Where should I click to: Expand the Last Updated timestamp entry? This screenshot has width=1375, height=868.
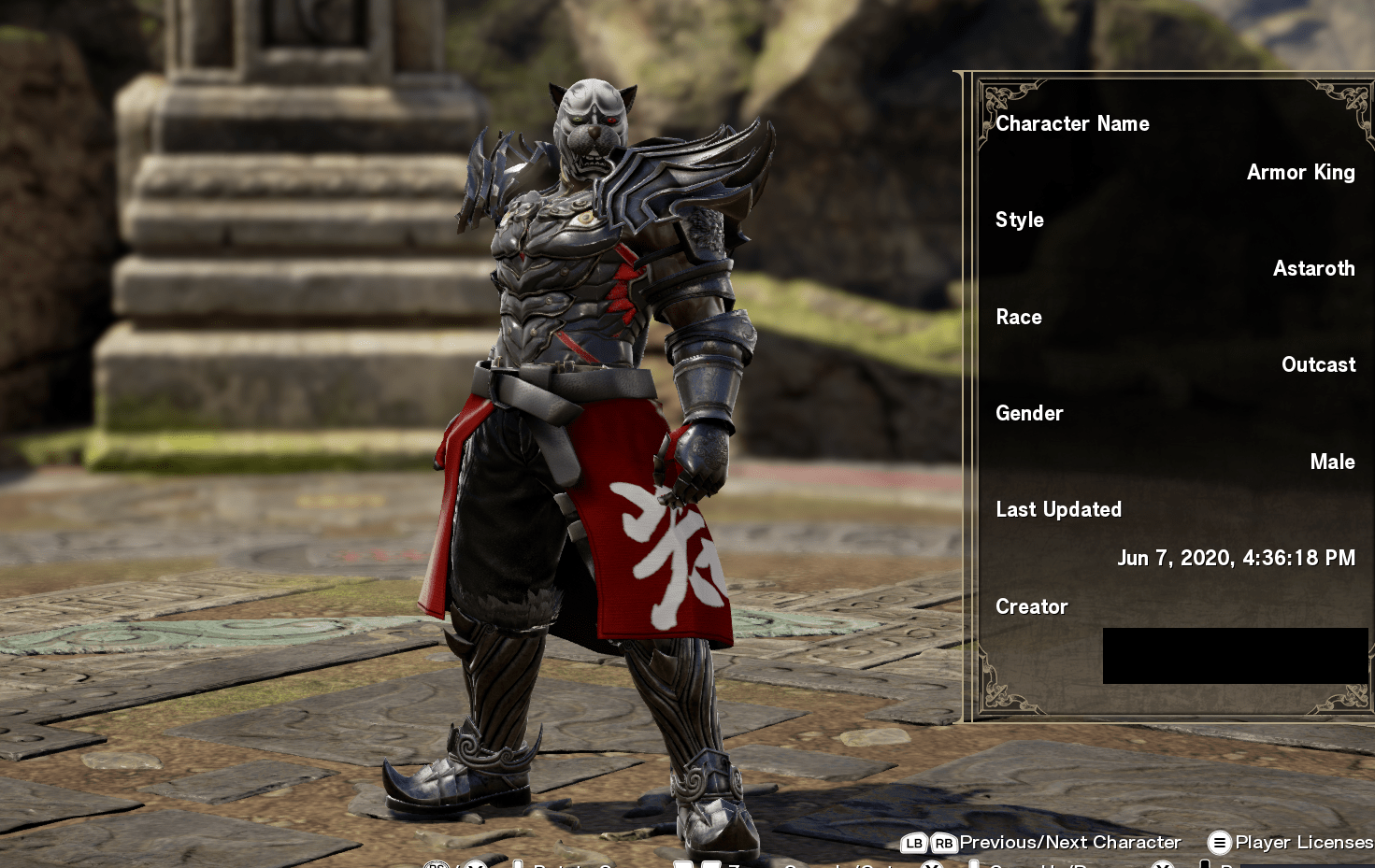click(x=1238, y=558)
